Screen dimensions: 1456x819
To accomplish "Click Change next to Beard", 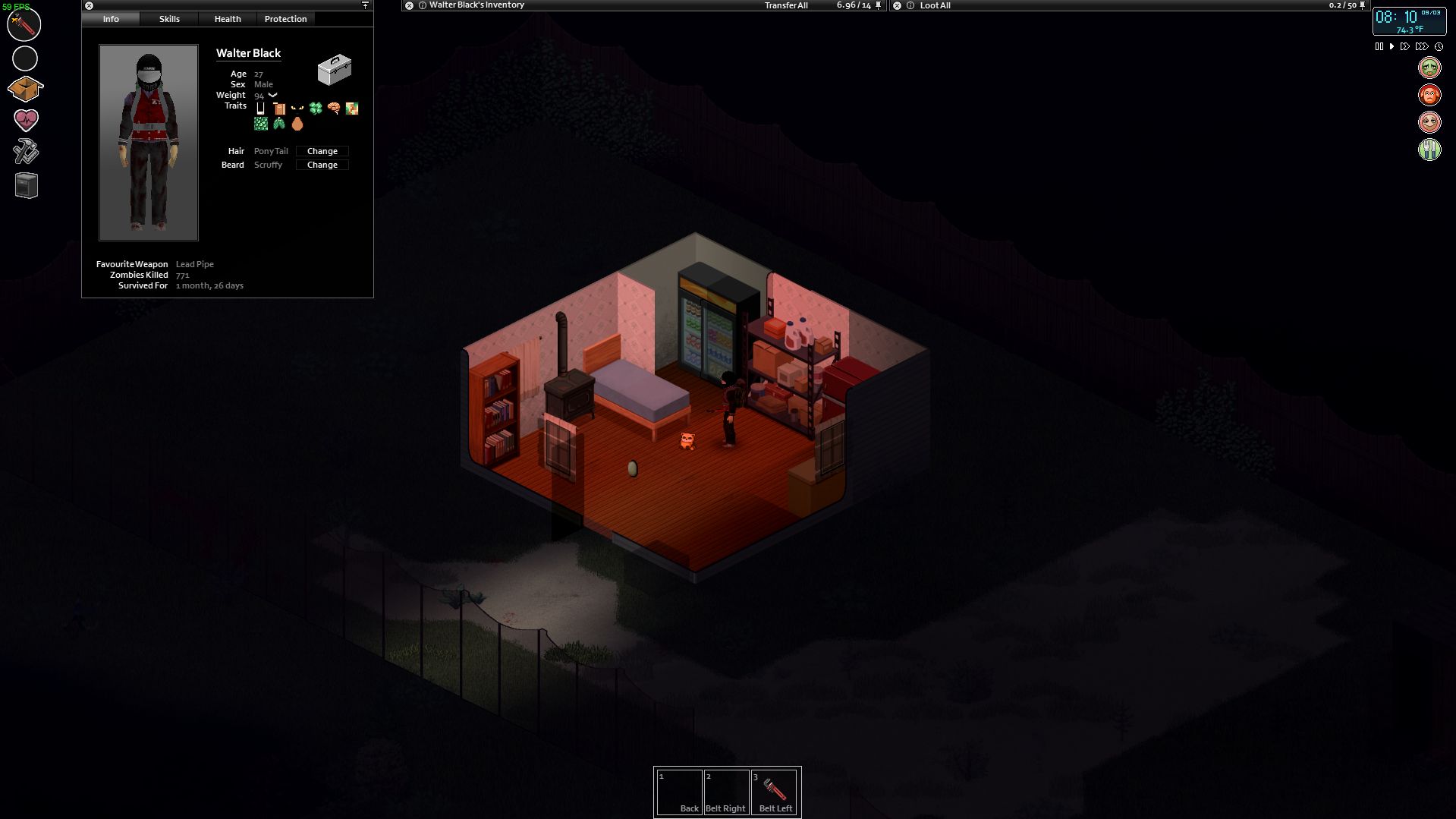I will (322, 165).
